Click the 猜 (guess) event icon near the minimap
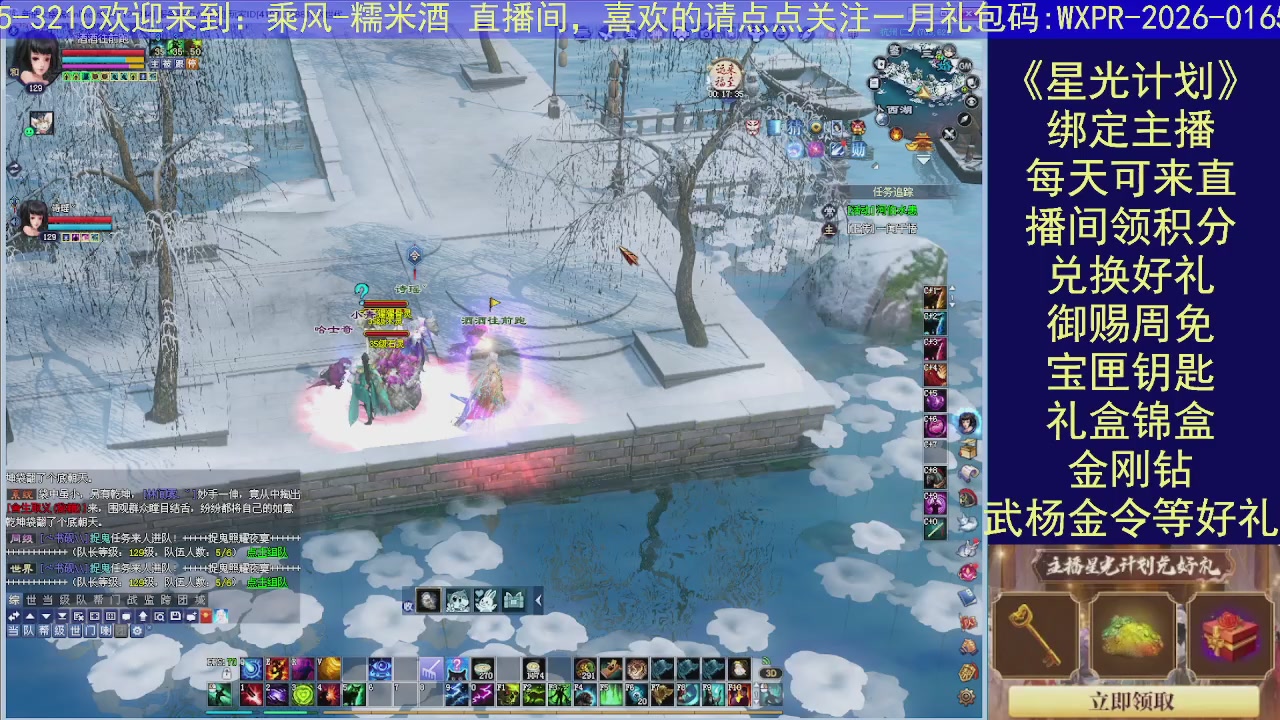 point(794,126)
